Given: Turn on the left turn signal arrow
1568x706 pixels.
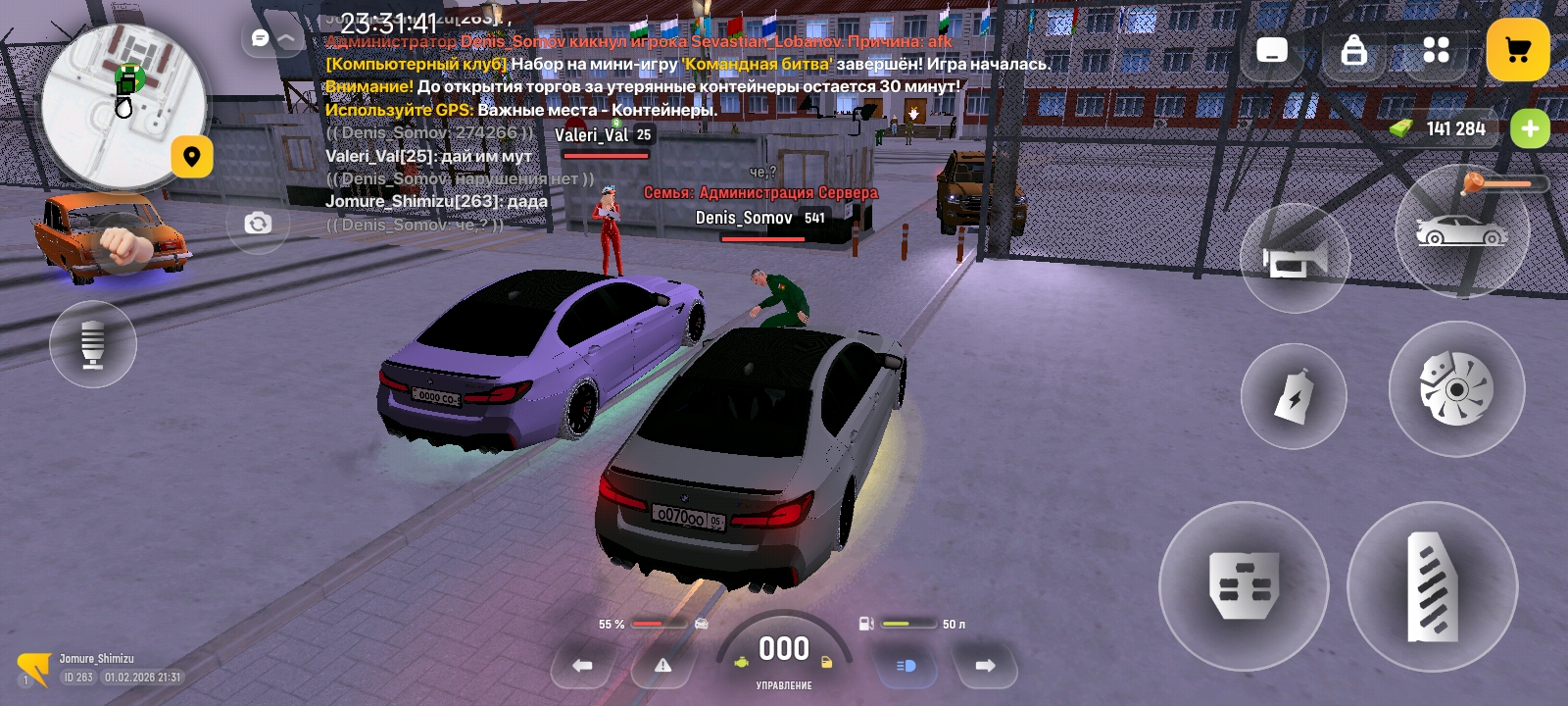Looking at the screenshot, I should [x=583, y=666].
